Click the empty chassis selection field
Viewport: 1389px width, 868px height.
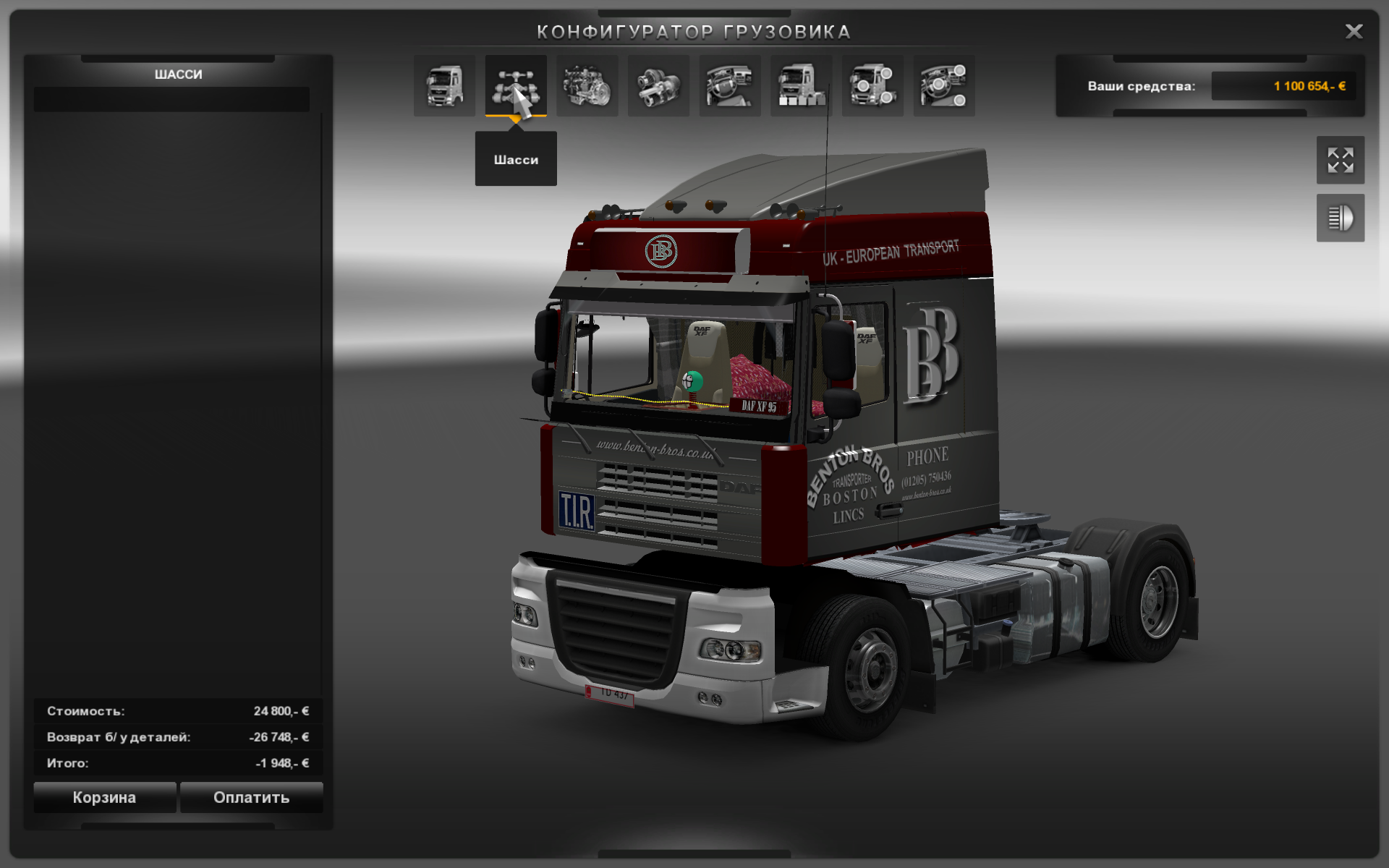click(x=171, y=99)
